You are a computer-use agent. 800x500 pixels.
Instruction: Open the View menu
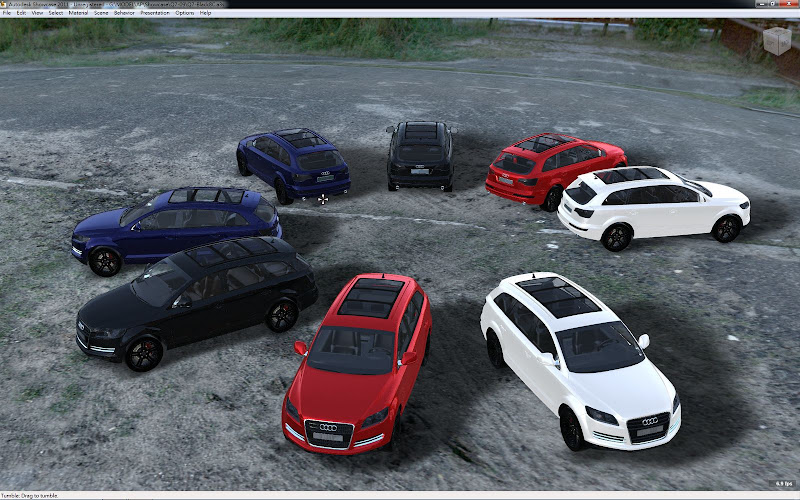[x=37, y=13]
